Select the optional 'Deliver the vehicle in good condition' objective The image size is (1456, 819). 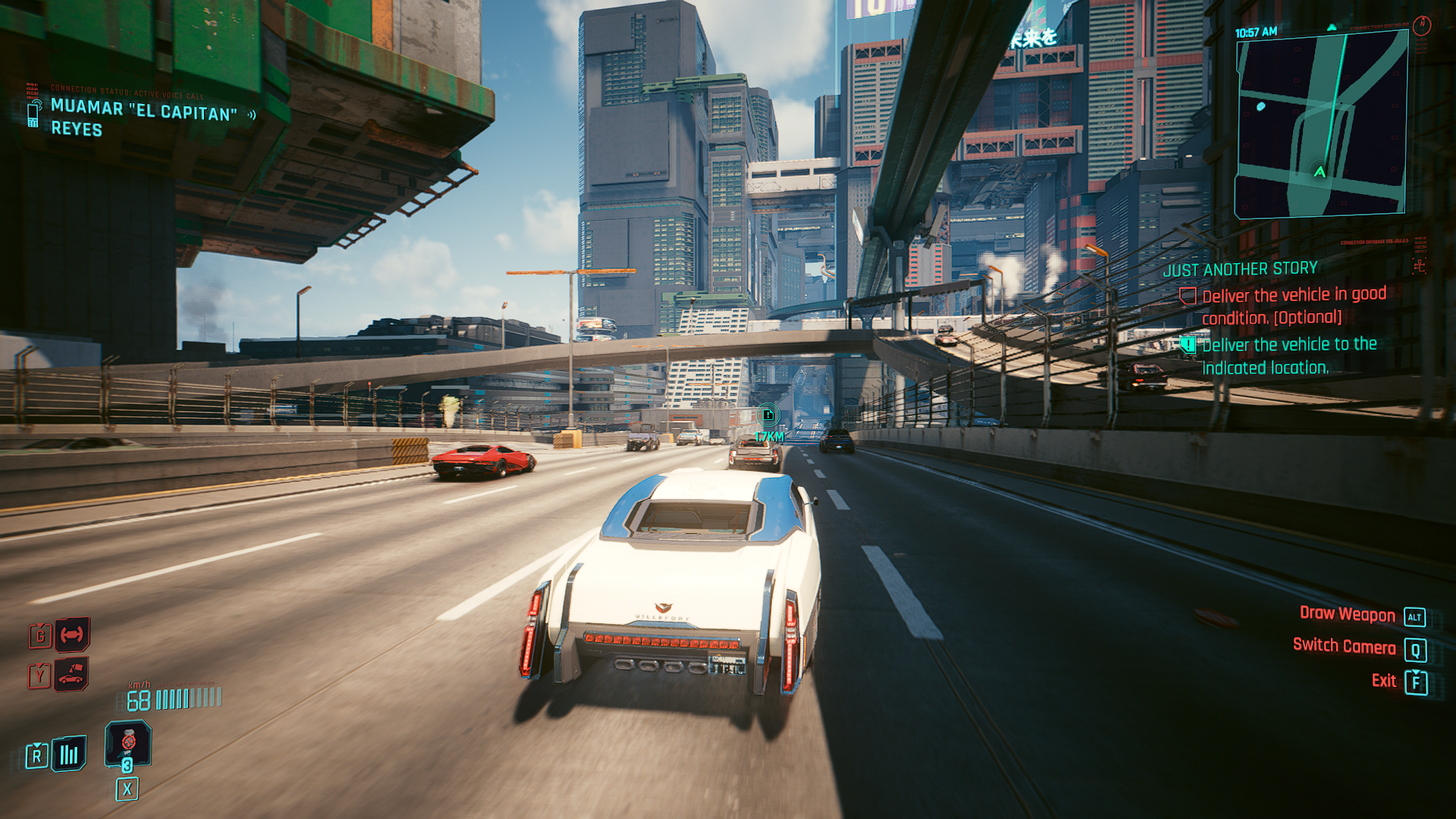coord(1294,306)
